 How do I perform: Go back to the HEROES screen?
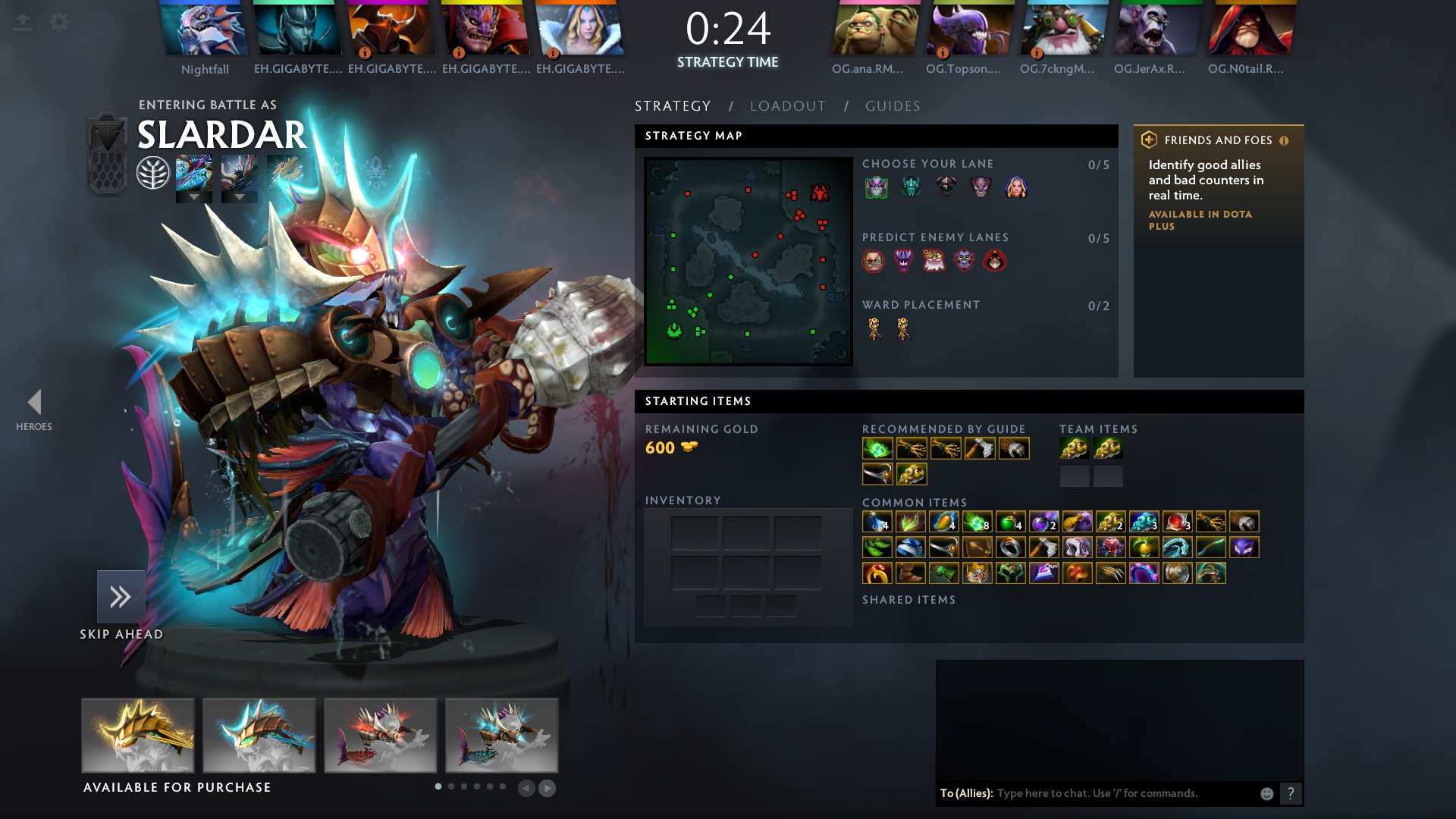[34, 400]
